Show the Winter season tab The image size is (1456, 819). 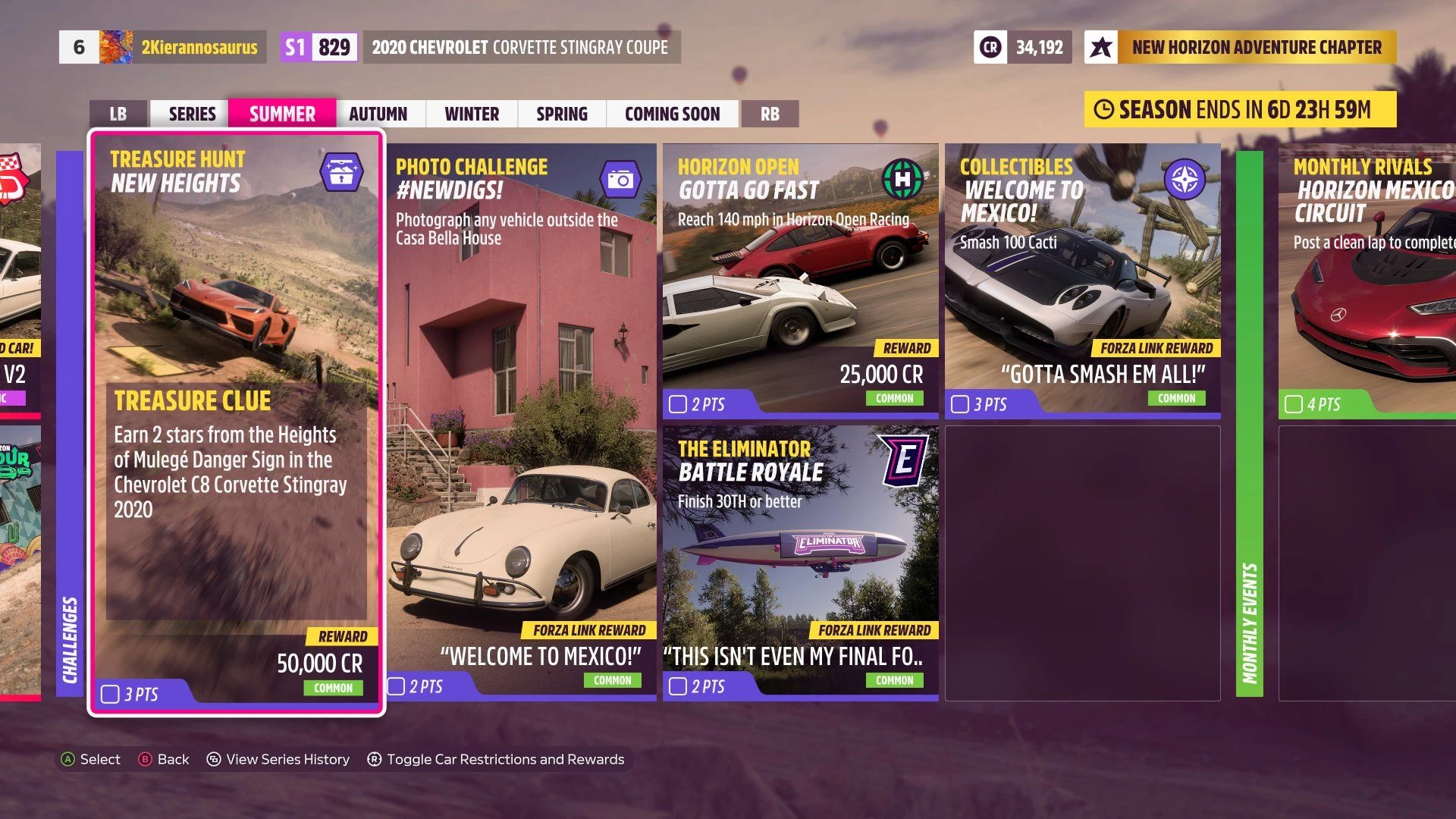(x=472, y=114)
